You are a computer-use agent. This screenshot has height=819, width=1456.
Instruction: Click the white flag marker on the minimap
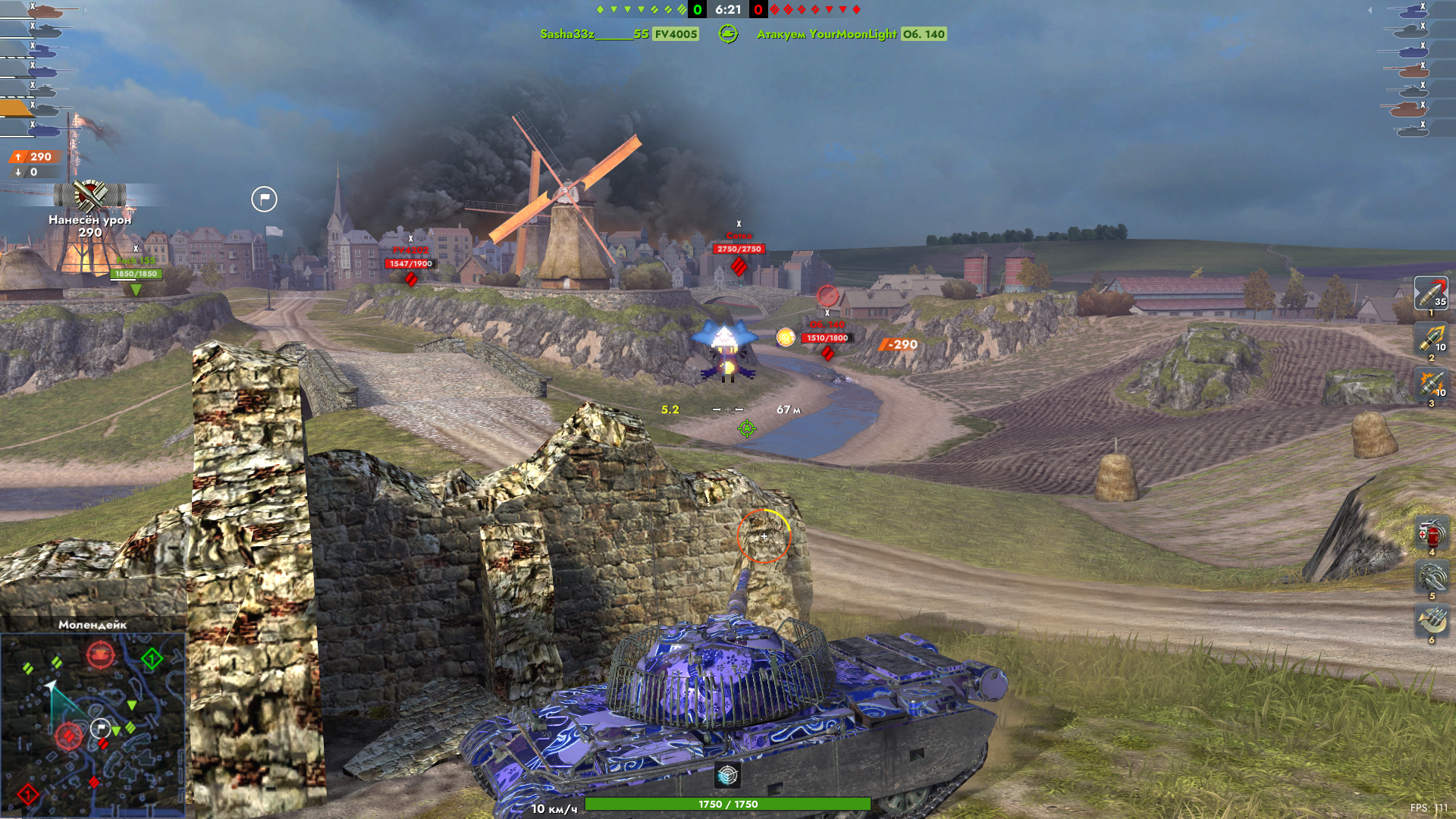tap(100, 729)
